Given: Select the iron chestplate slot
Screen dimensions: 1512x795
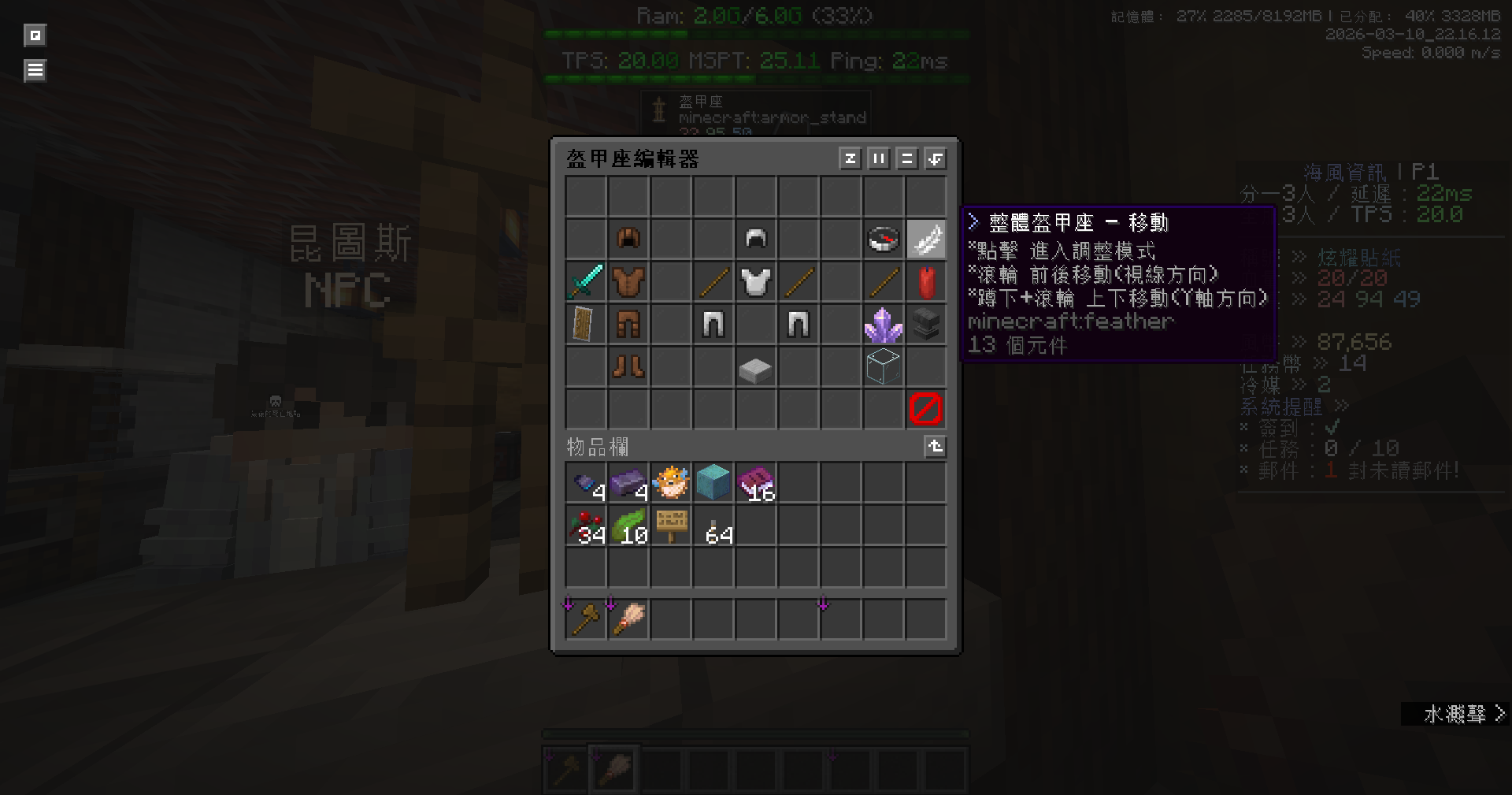Looking at the screenshot, I should [756, 281].
